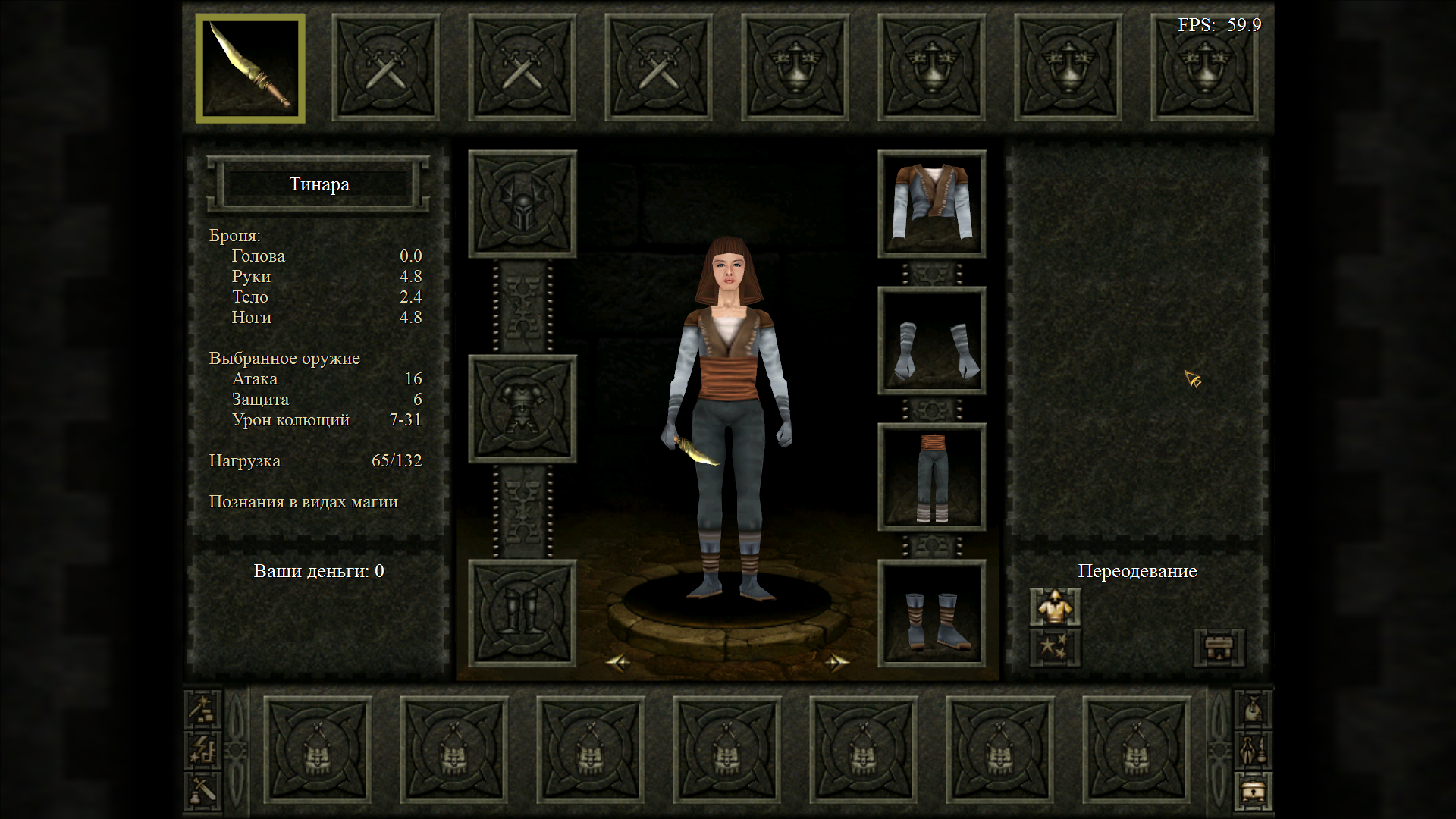Select the grey trousers equipment slot

[932, 477]
